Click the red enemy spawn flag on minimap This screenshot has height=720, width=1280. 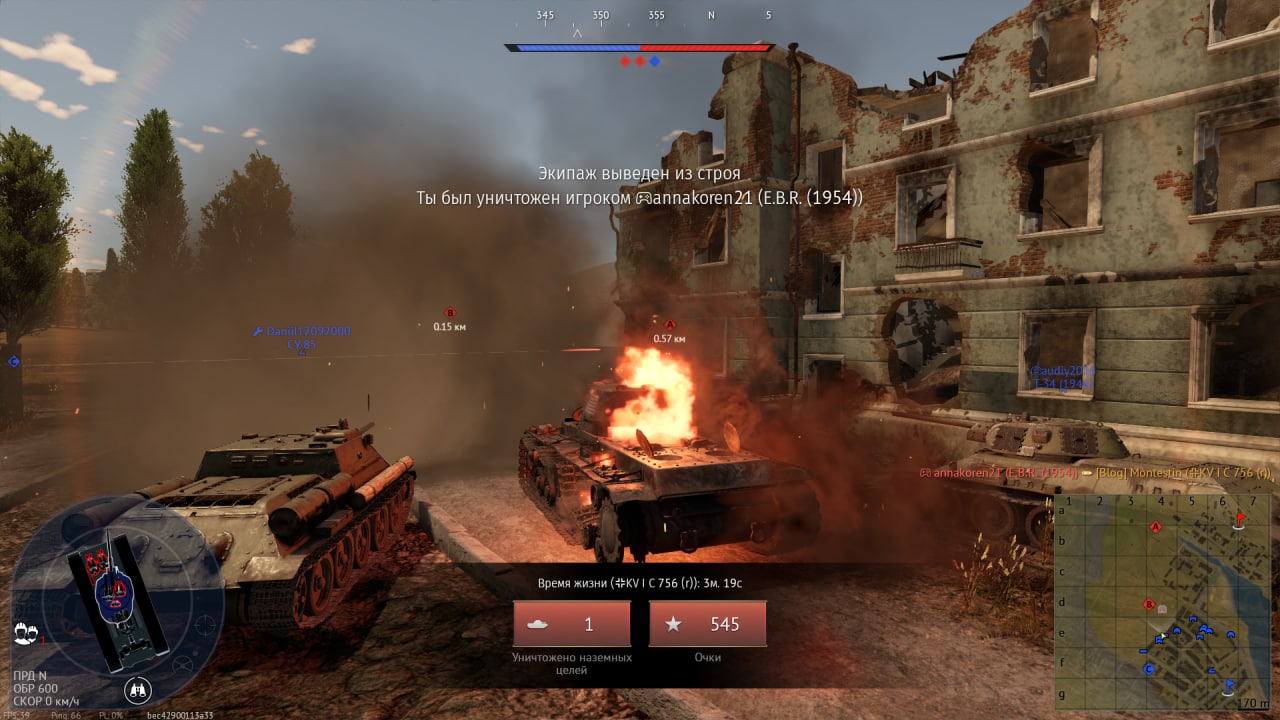point(1241,518)
